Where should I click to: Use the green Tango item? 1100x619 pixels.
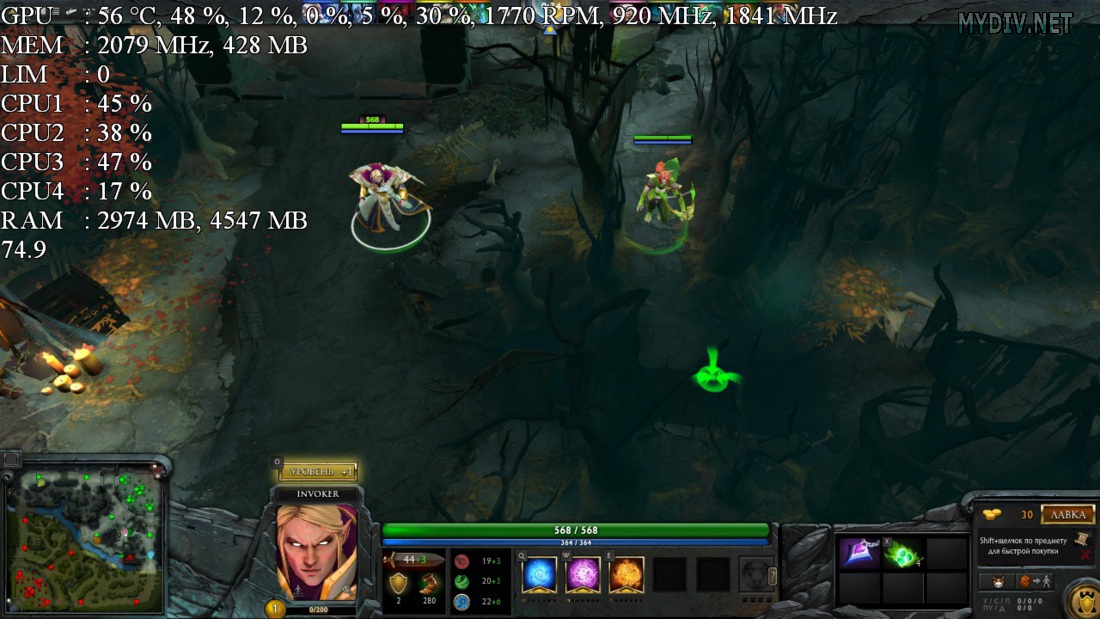[902, 553]
